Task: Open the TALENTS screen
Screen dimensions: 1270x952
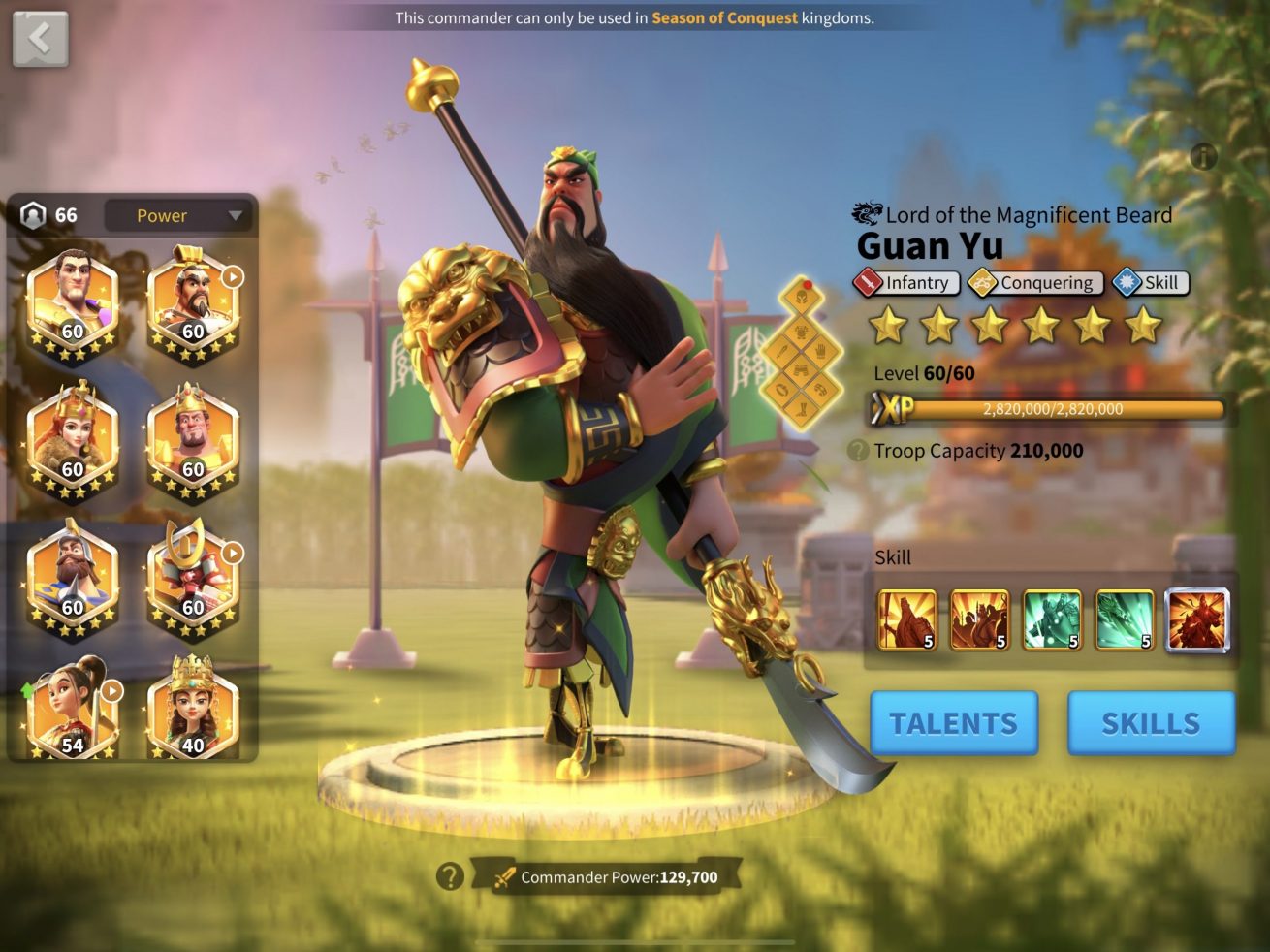Action: click(x=953, y=723)
